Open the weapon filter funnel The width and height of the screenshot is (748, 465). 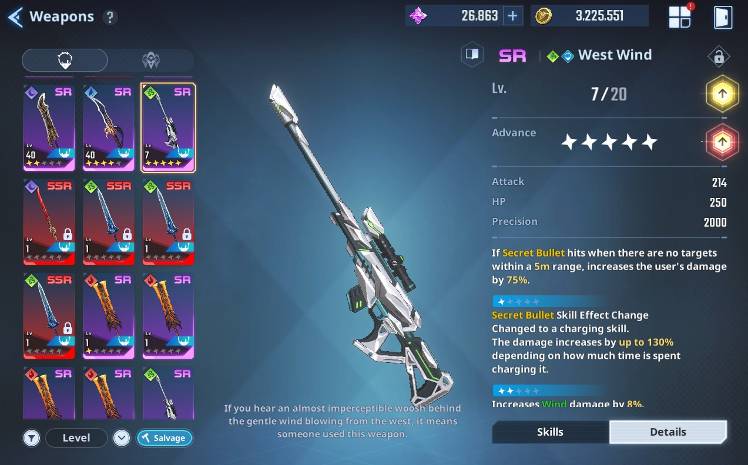pos(32,438)
